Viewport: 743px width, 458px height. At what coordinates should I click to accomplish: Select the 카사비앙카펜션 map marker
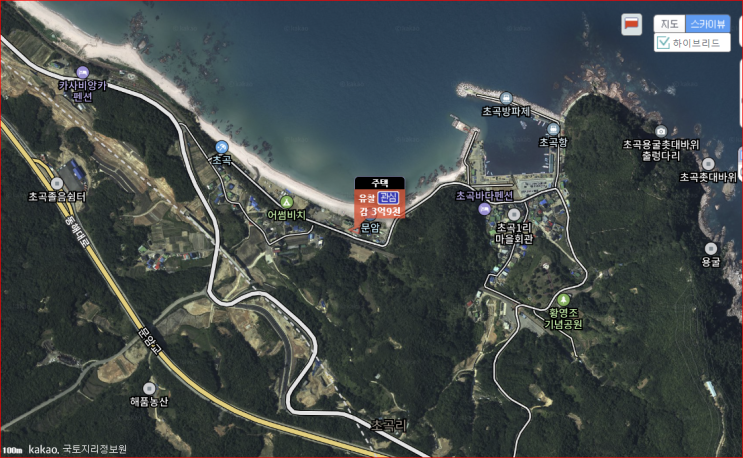82,72
